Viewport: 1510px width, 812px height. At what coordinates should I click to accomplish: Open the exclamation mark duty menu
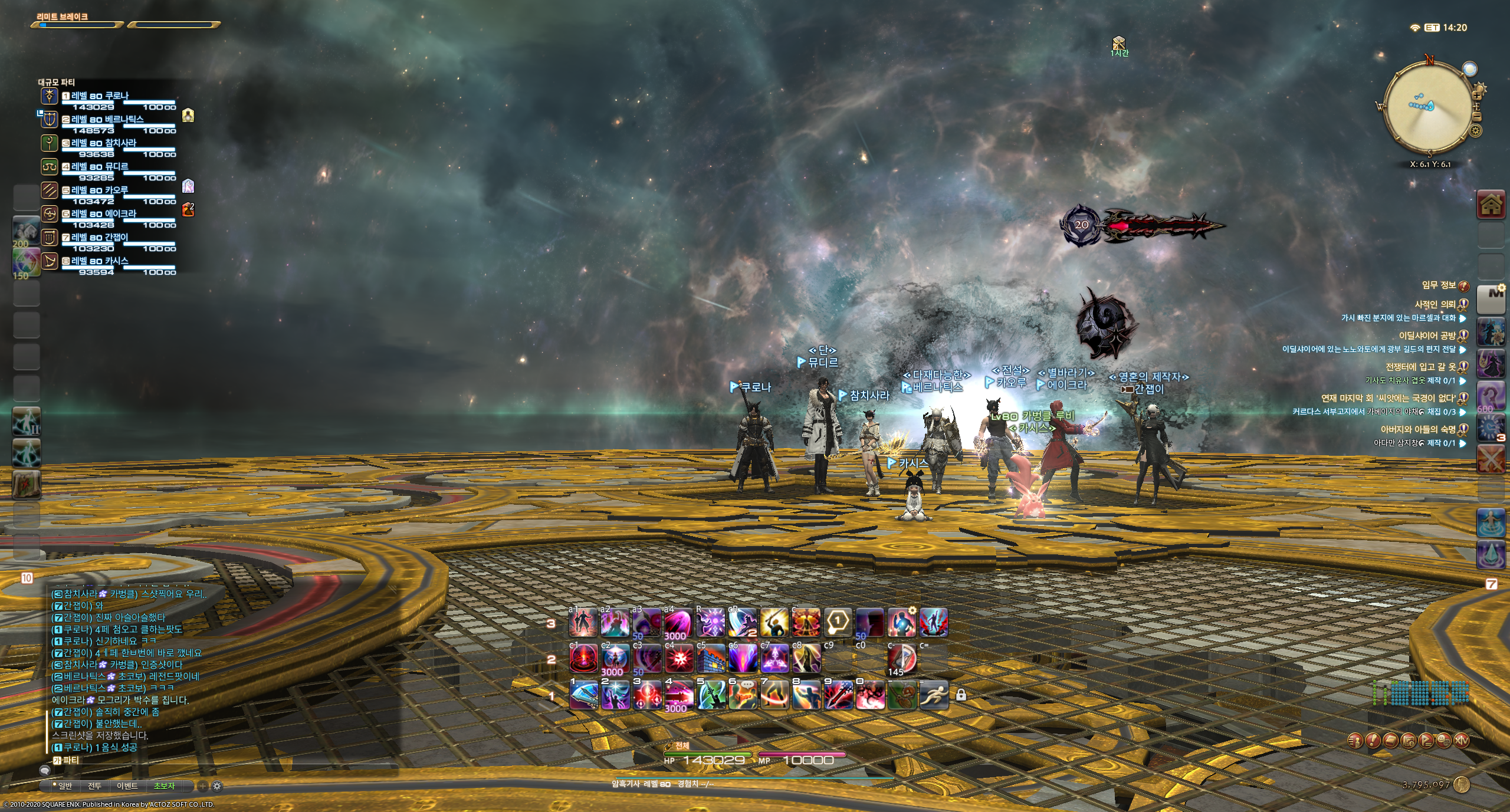tap(1373, 741)
